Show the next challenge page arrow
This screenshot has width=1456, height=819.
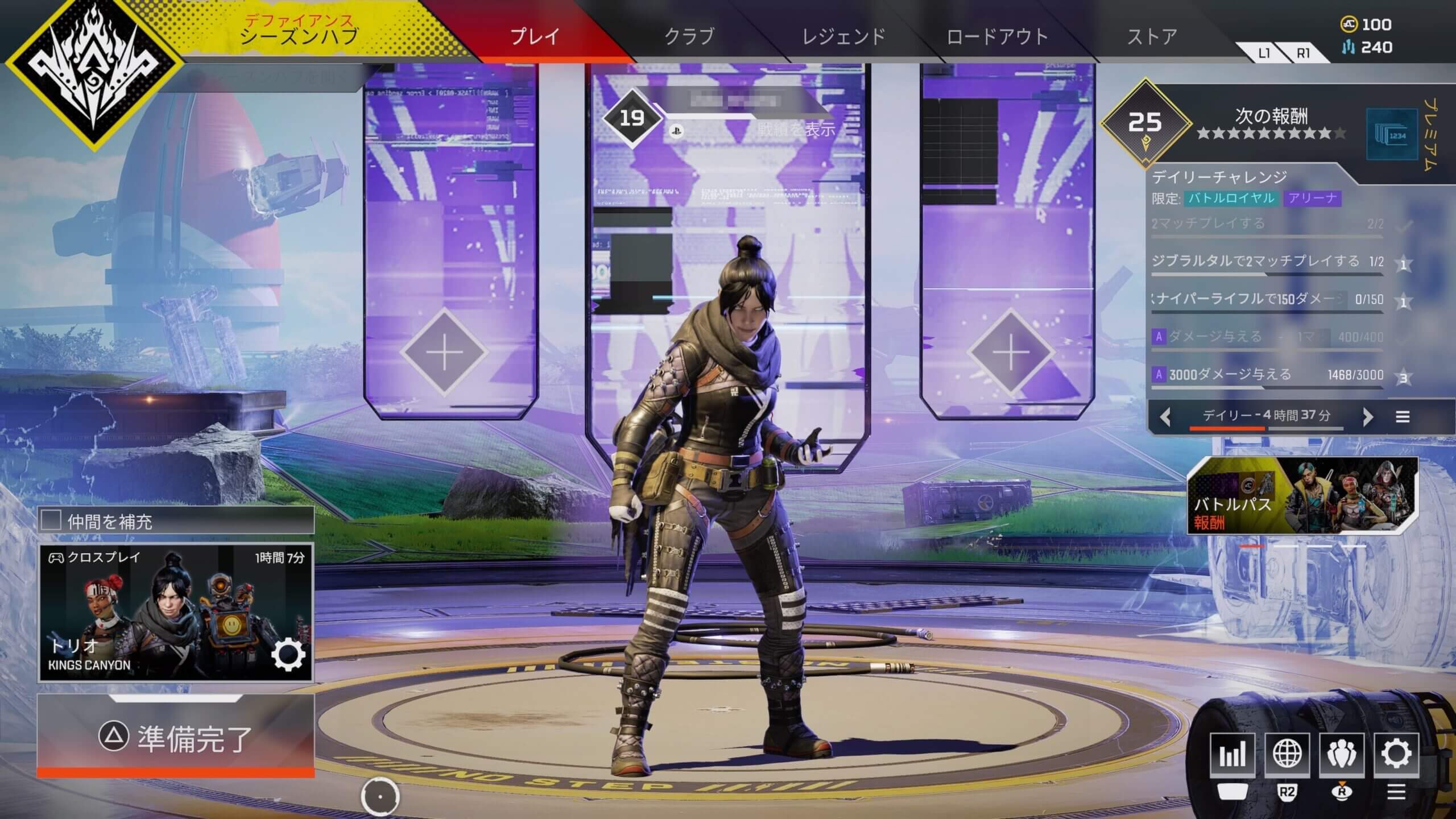(x=1368, y=417)
